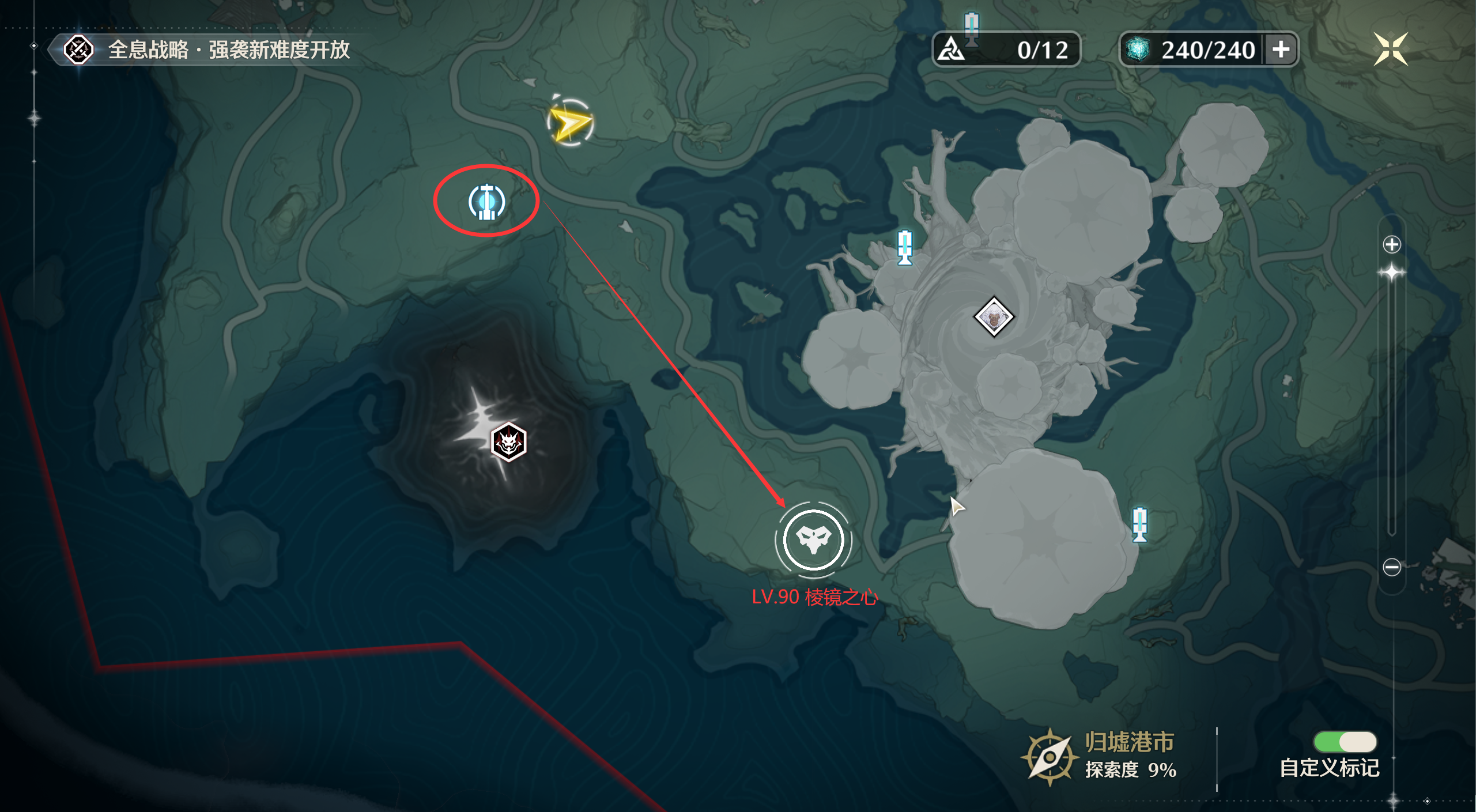This screenshot has width=1476, height=812.
Task: Select the red-circled Resonance Nexus teleport
Action: (x=487, y=202)
